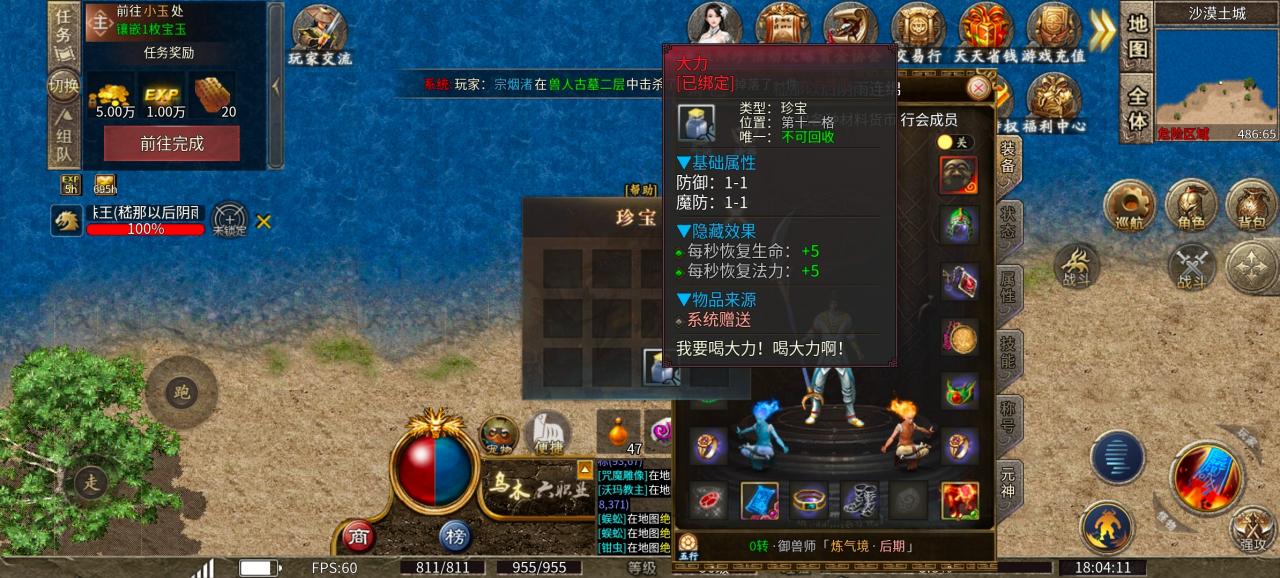Open the 角色 character helmet icon
The image size is (1280, 578).
pos(1190,207)
